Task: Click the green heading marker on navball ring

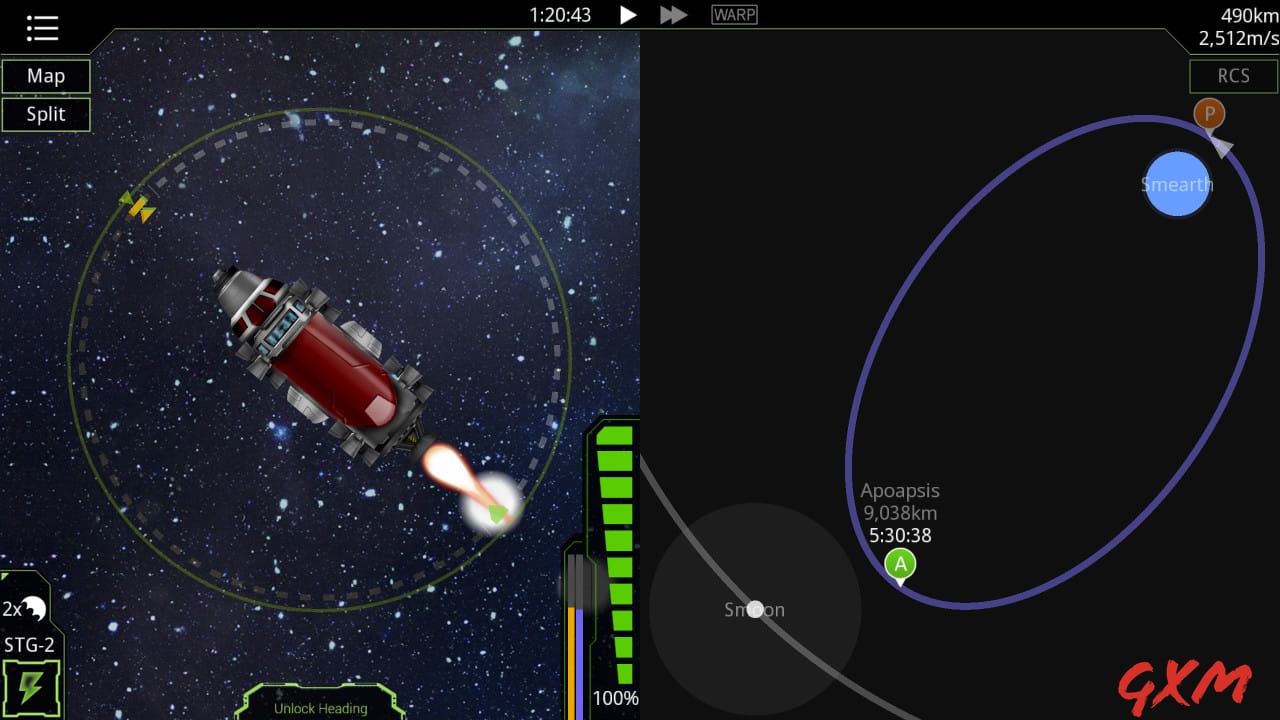Action: [x=496, y=512]
